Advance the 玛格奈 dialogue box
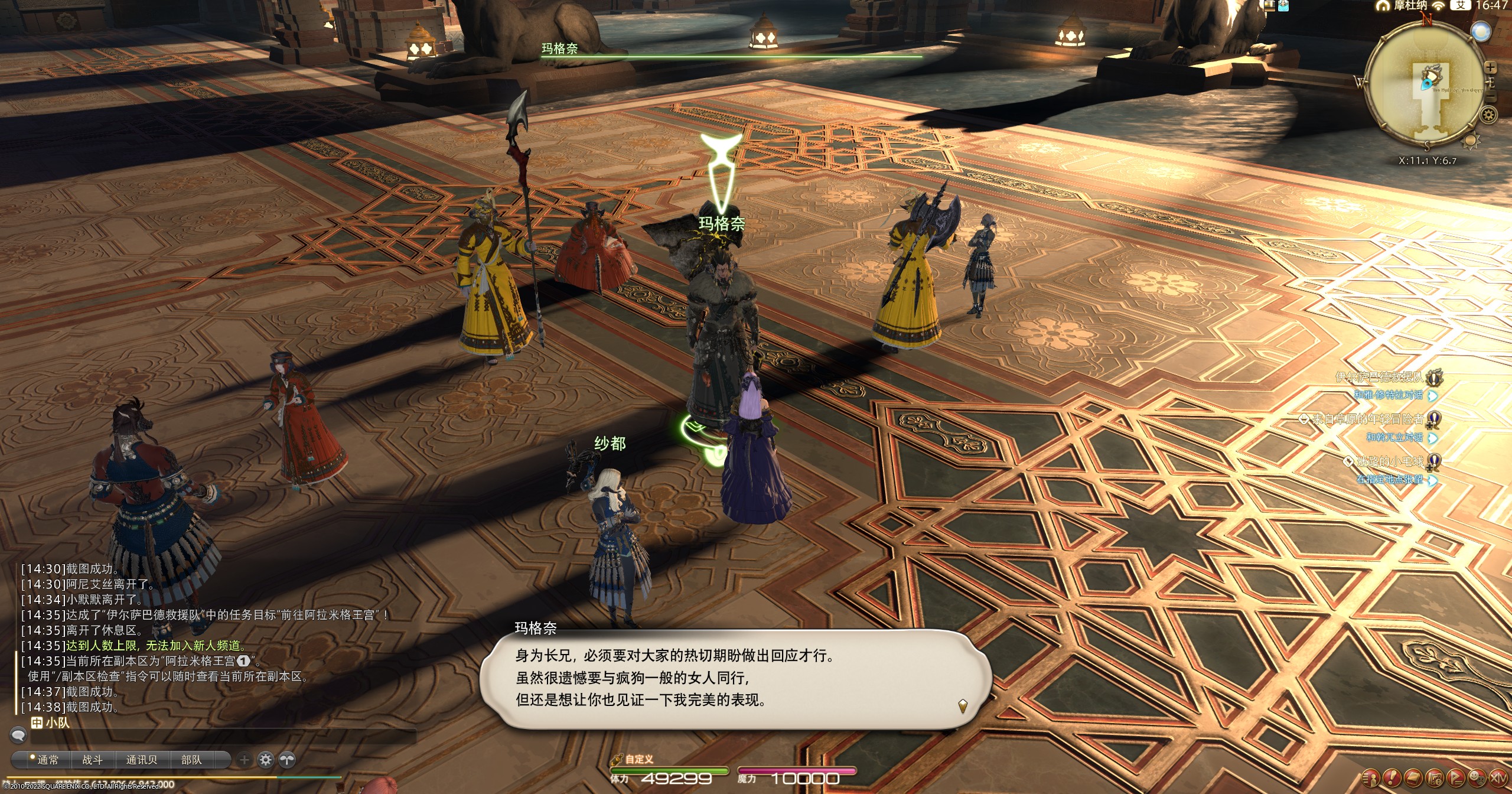Image resolution: width=1512 pixels, height=794 pixels. click(x=962, y=705)
